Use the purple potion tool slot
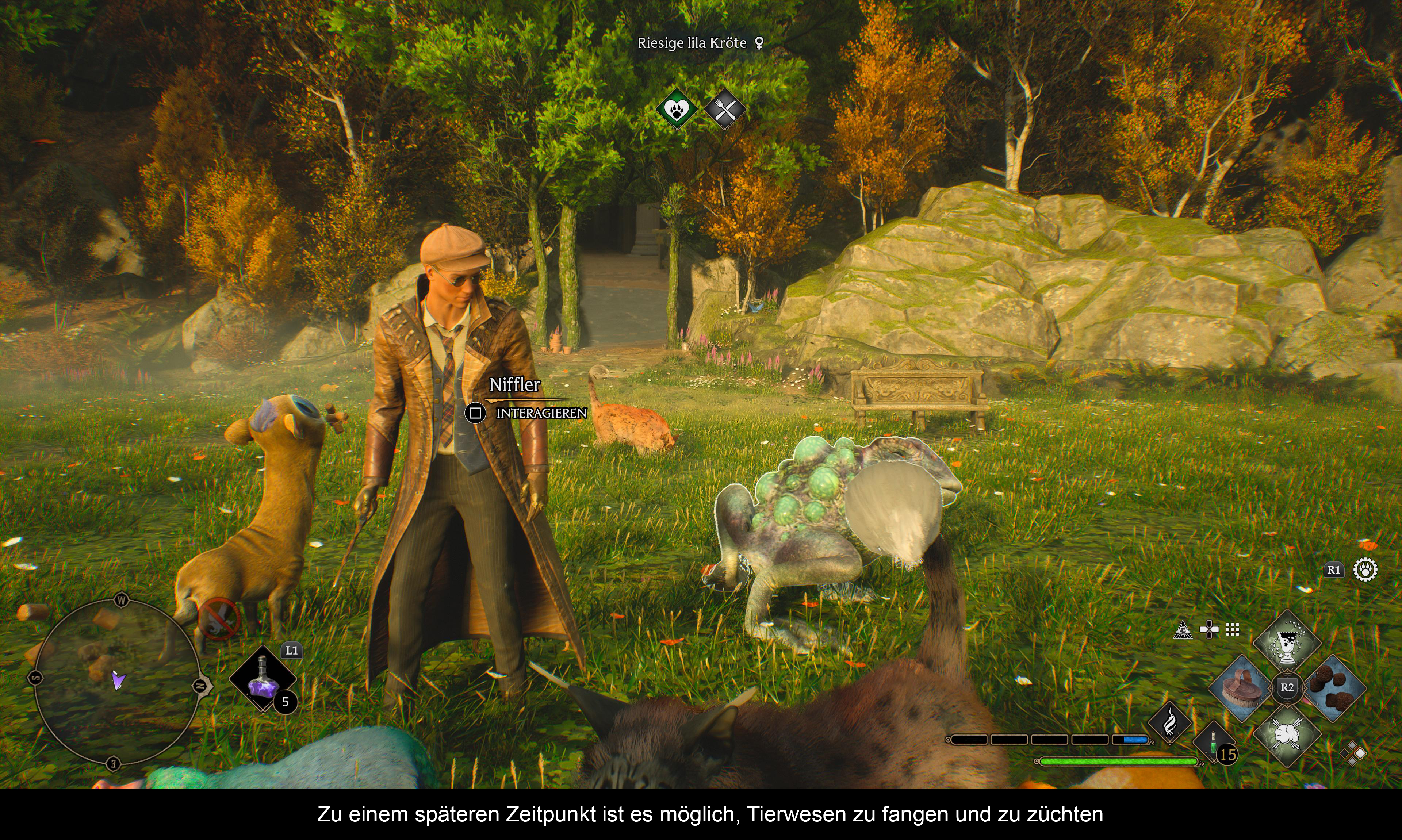This screenshot has width=1402, height=840. pos(263,679)
